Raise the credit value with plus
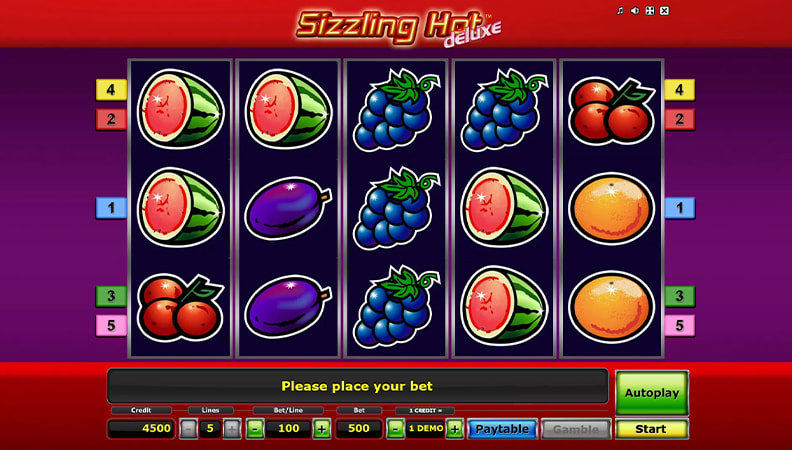The width and height of the screenshot is (792, 450). pyautogui.click(x=454, y=429)
